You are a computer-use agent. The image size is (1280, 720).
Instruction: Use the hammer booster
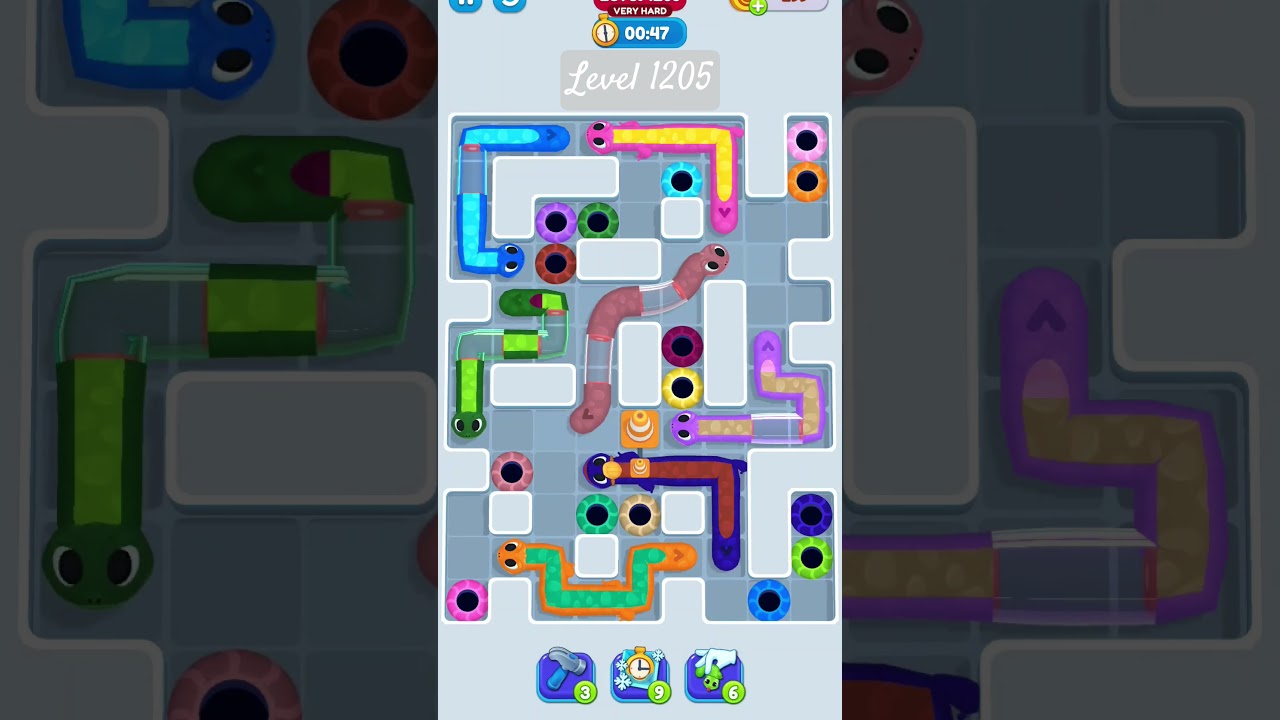click(565, 675)
